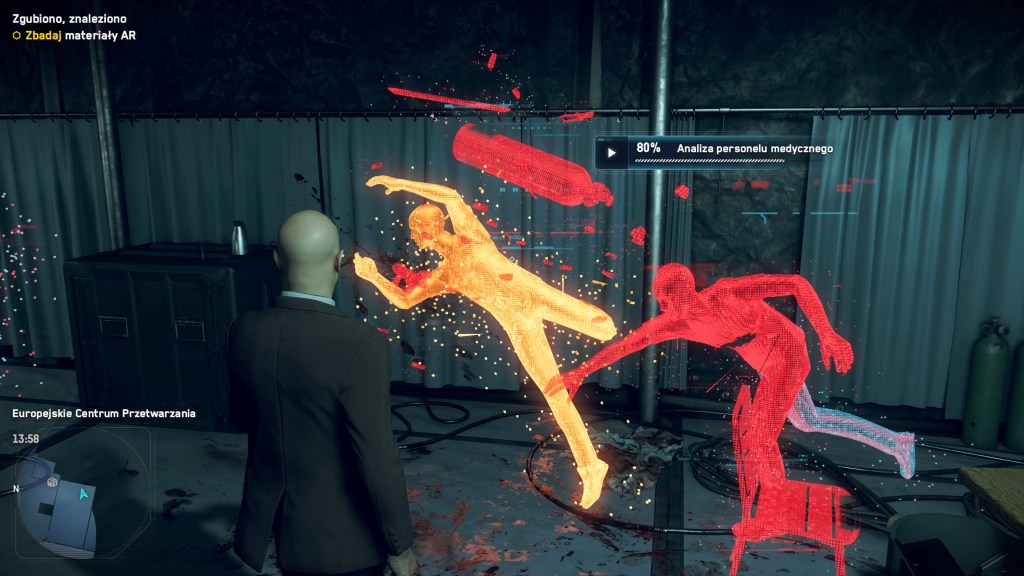Select the Zbadaj materiały AR objective
The height and width of the screenshot is (576, 1024).
[x=74, y=35]
